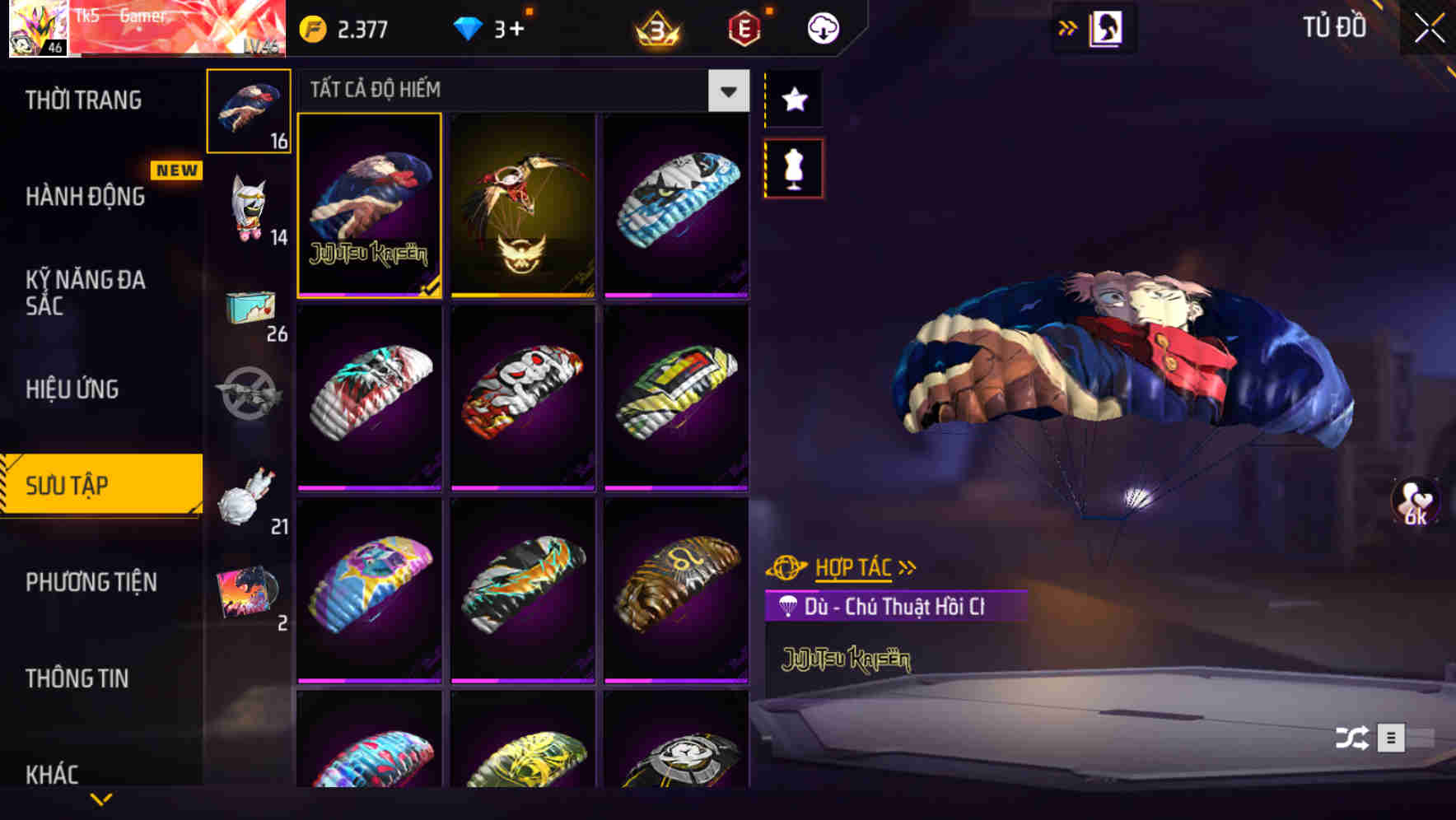The width and height of the screenshot is (1456, 820).
Task: Open the parachute category icon
Action: pyautogui.click(x=249, y=111)
